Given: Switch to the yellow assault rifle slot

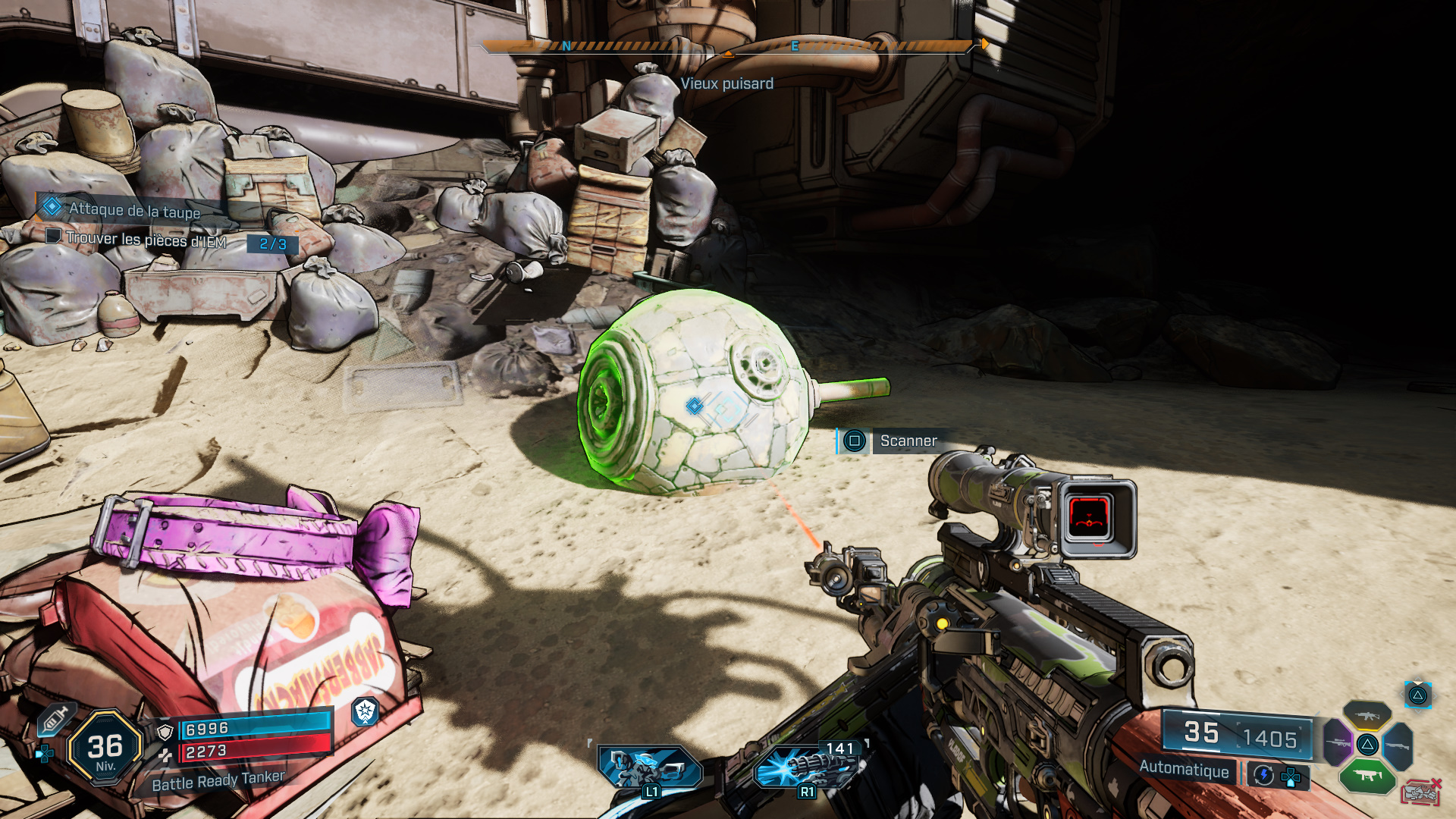Looking at the screenshot, I should coord(1367,715).
